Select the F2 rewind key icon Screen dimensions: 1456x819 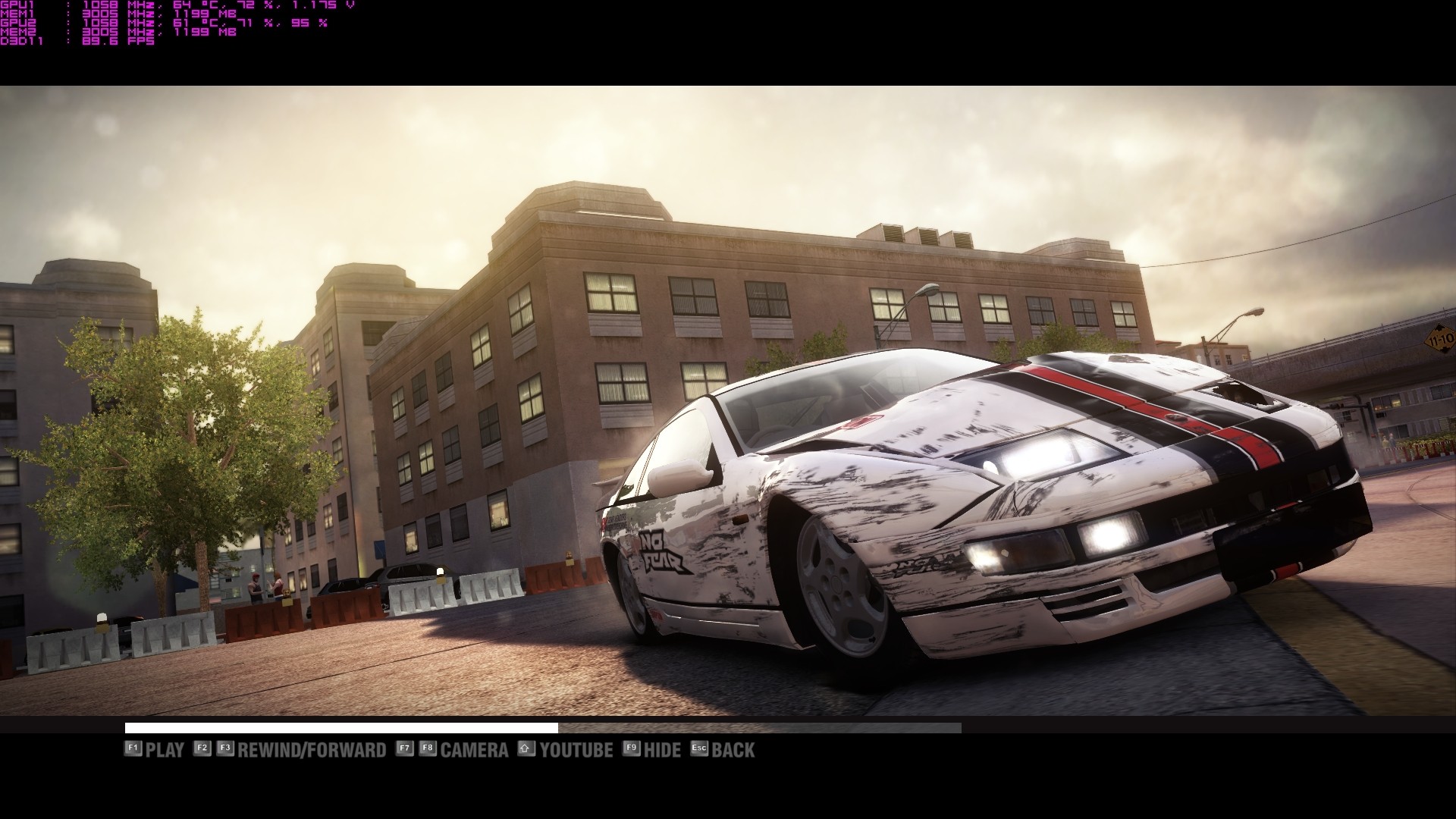click(x=201, y=749)
